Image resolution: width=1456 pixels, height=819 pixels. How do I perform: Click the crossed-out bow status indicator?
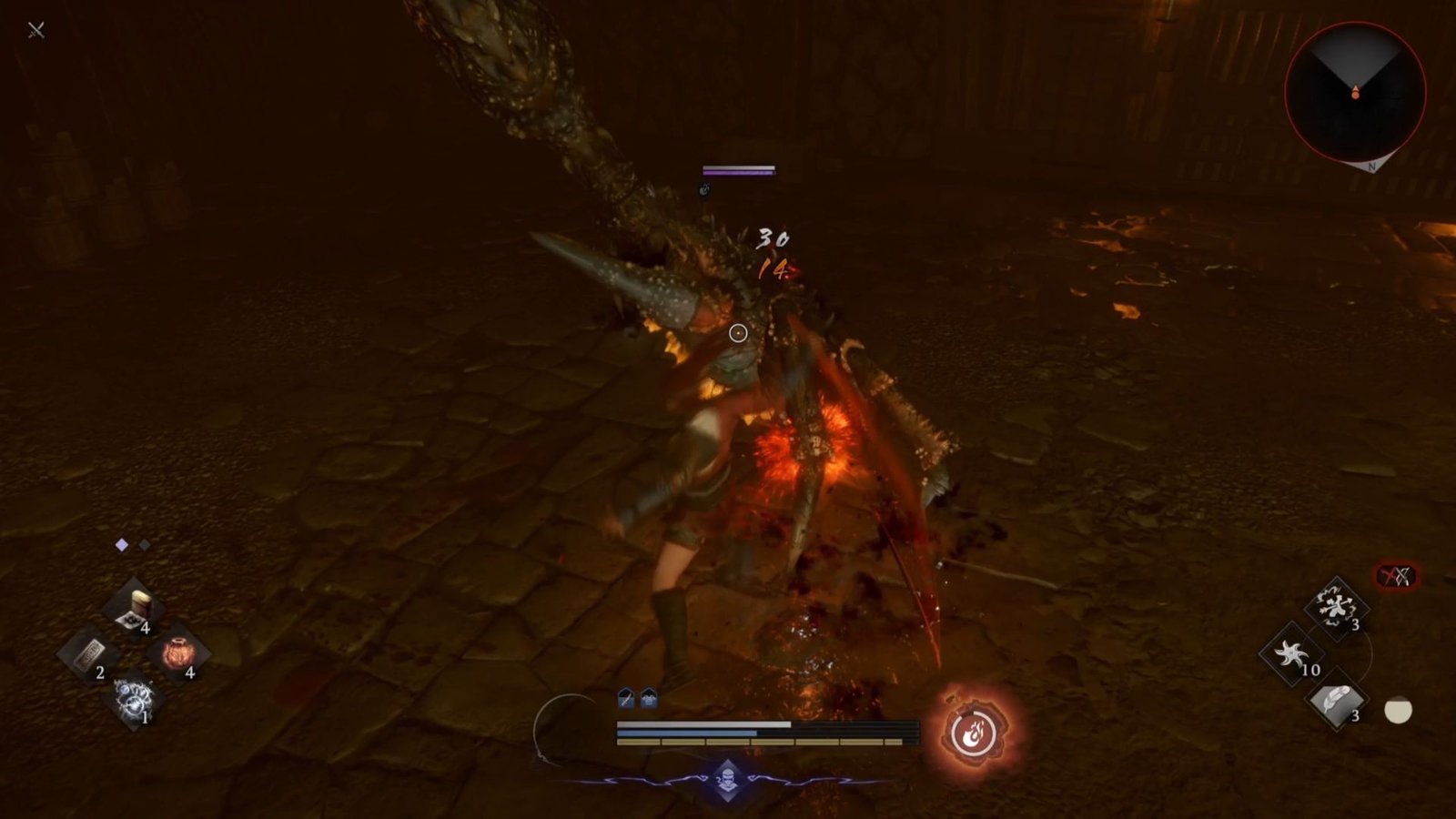click(x=1395, y=573)
